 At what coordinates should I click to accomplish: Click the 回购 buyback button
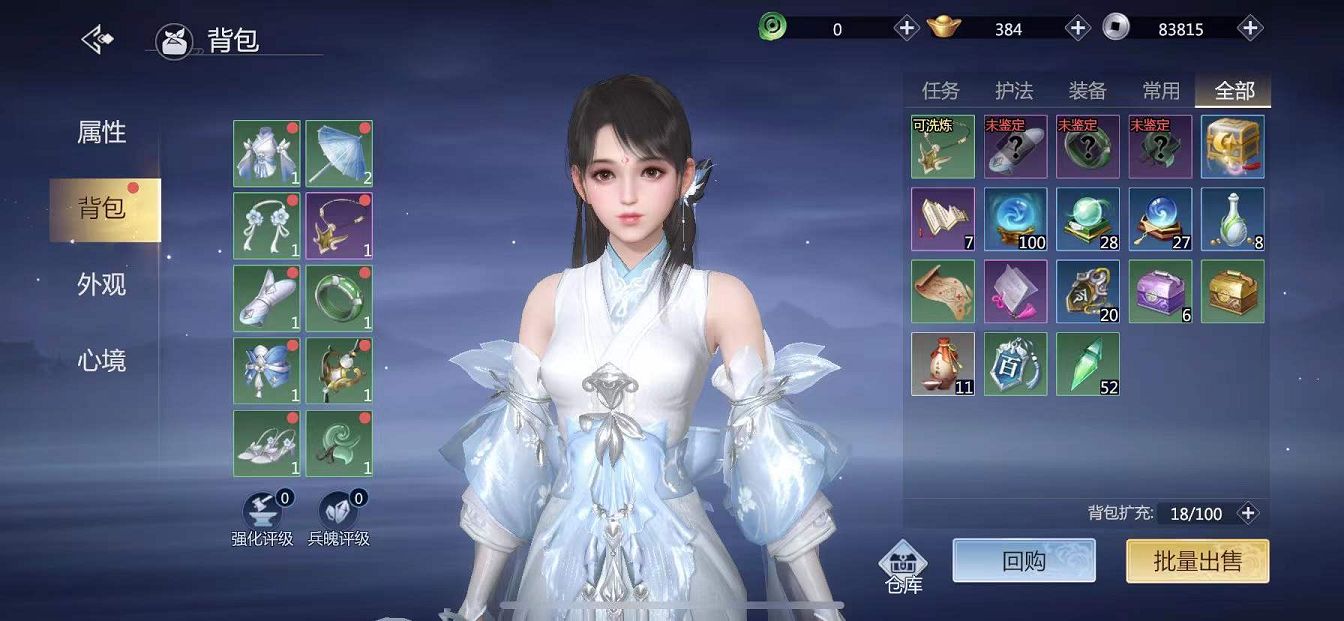pyautogui.click(x=1023, y=561)
